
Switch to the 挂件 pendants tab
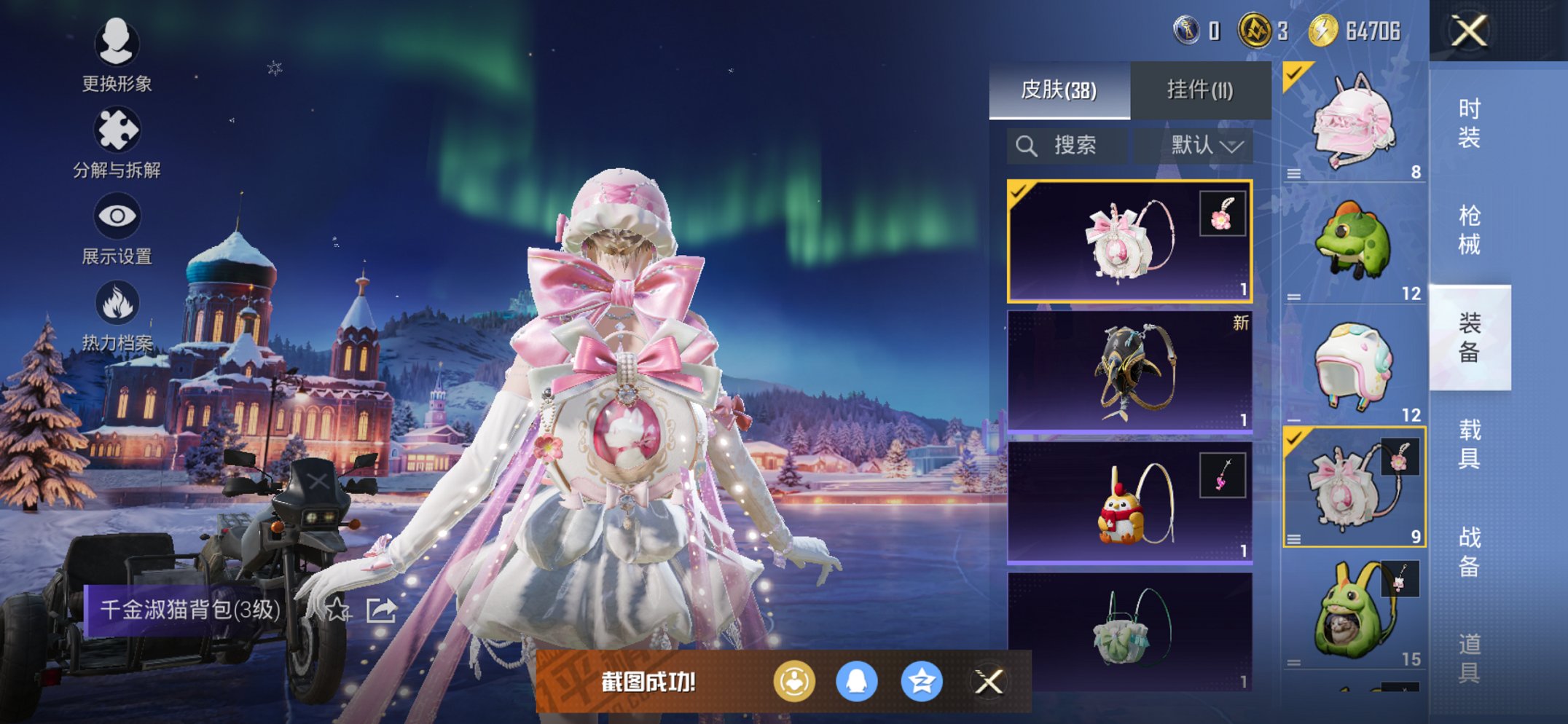1200,90
